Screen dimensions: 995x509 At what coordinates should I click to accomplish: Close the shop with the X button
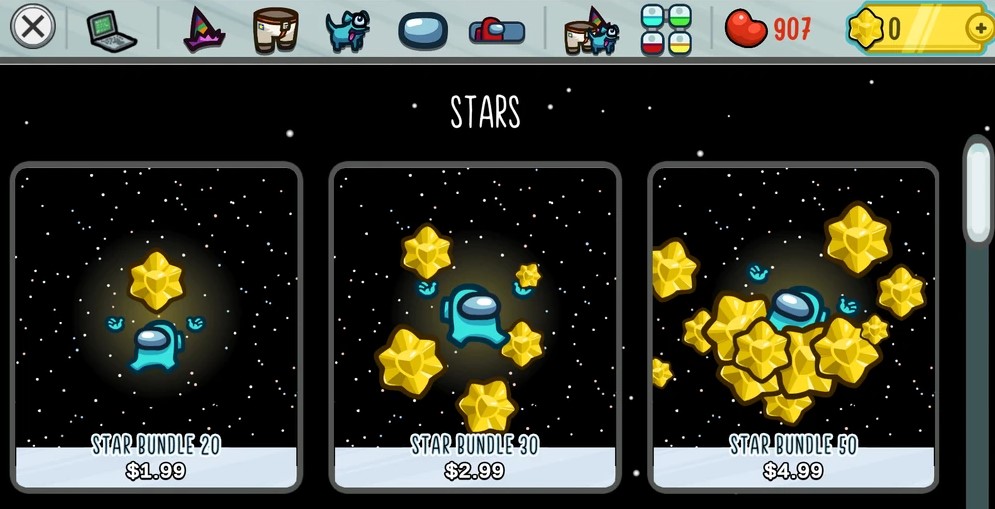coord(33,27)
